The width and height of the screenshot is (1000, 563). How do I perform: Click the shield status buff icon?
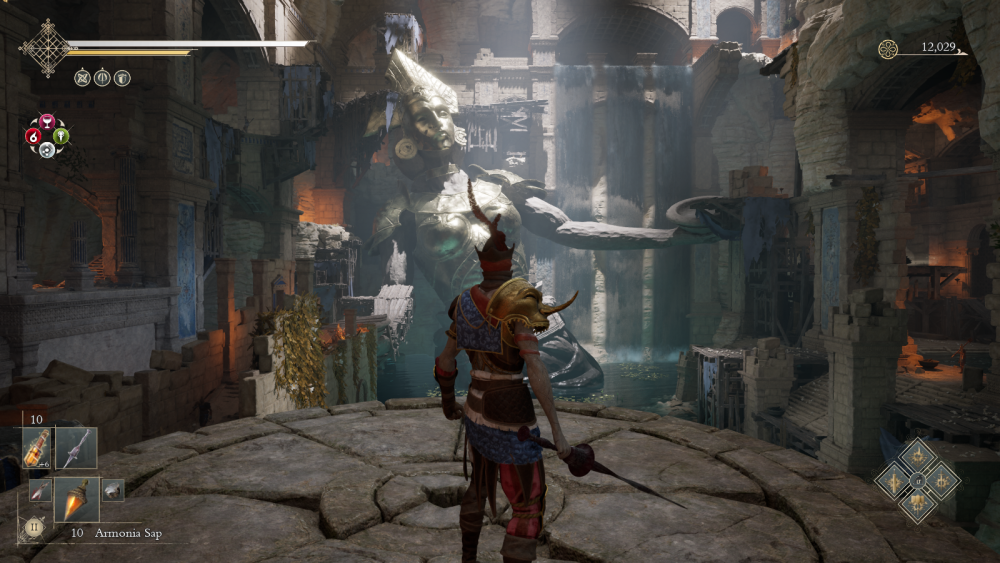[x=122, y=77]
